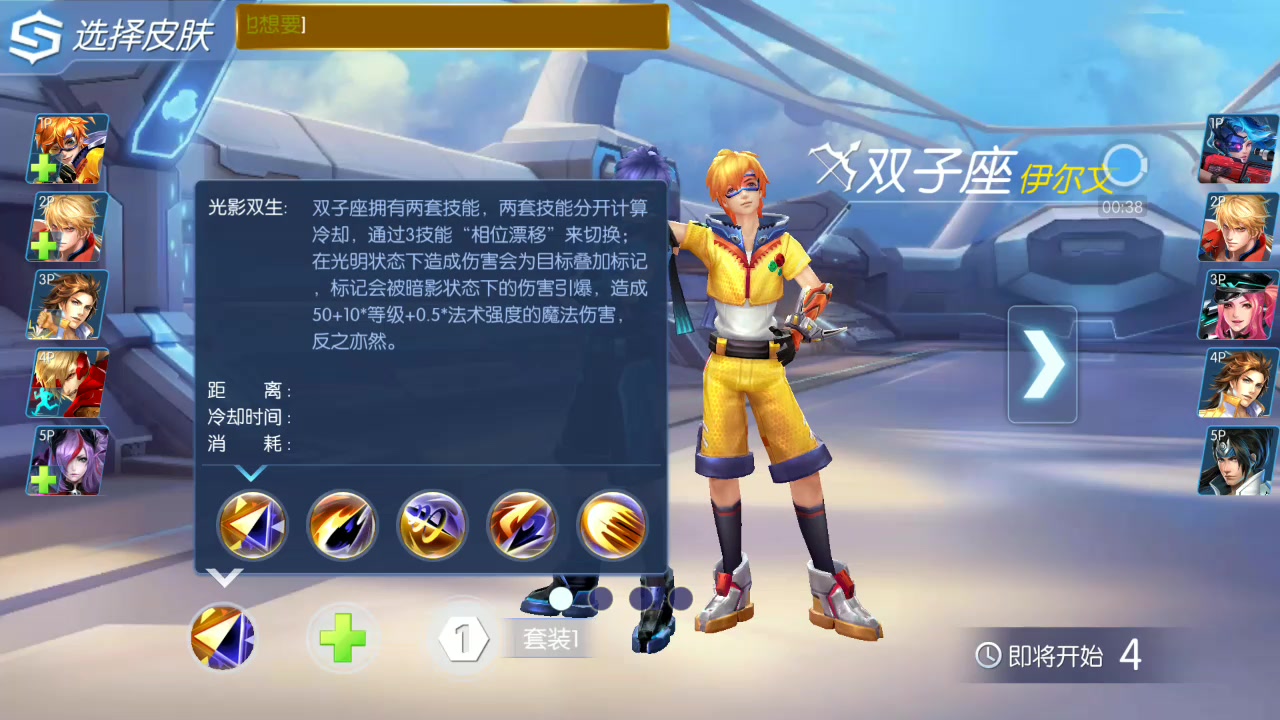Click the equipped skill icon at bottom left
Image resolution: width=1280 pixels, height=720 pixels.
click(222, 637)
